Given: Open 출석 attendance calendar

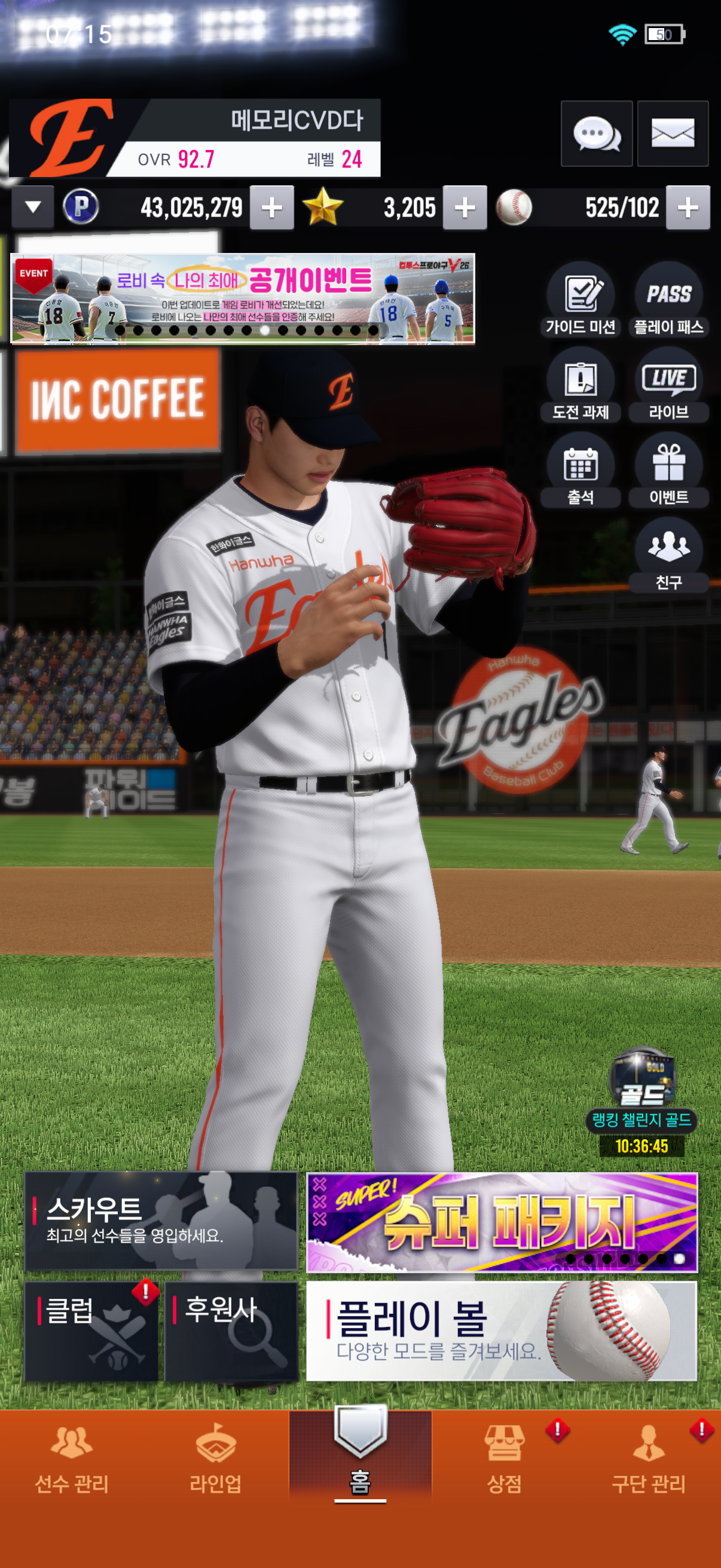Looking at the screenshot, I should click(581, 471).
